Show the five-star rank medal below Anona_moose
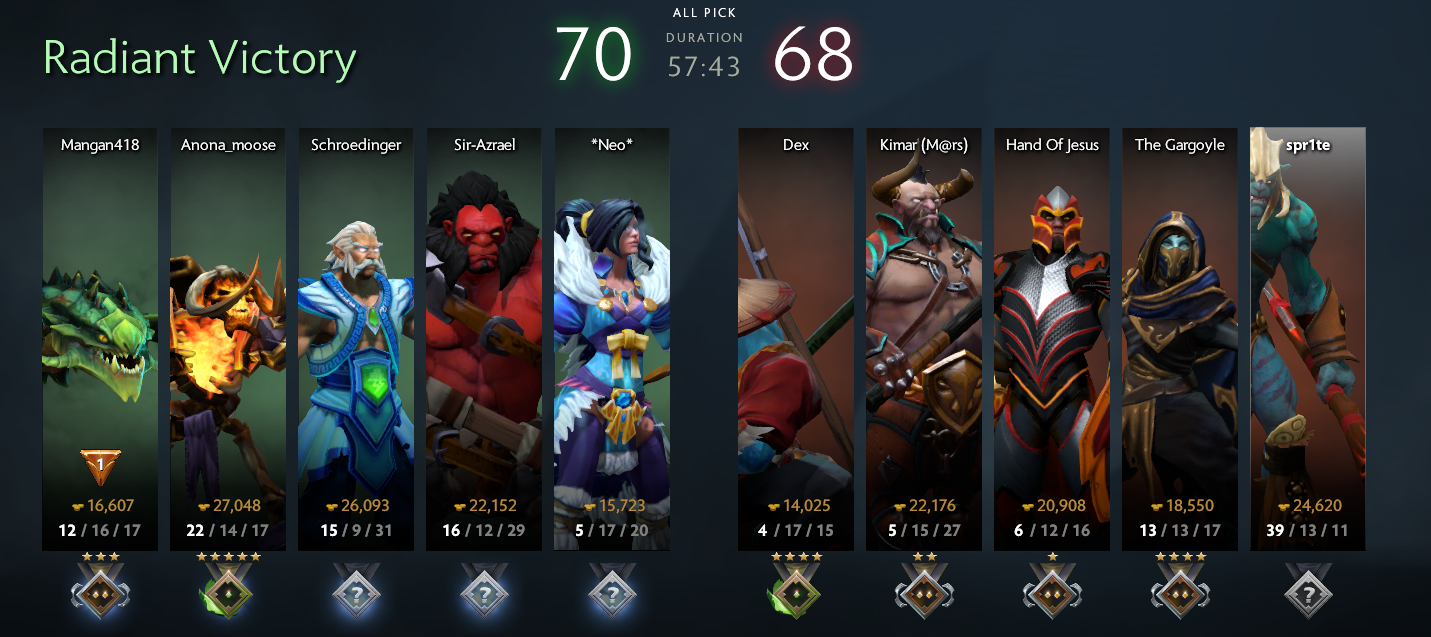 point(227,591)
